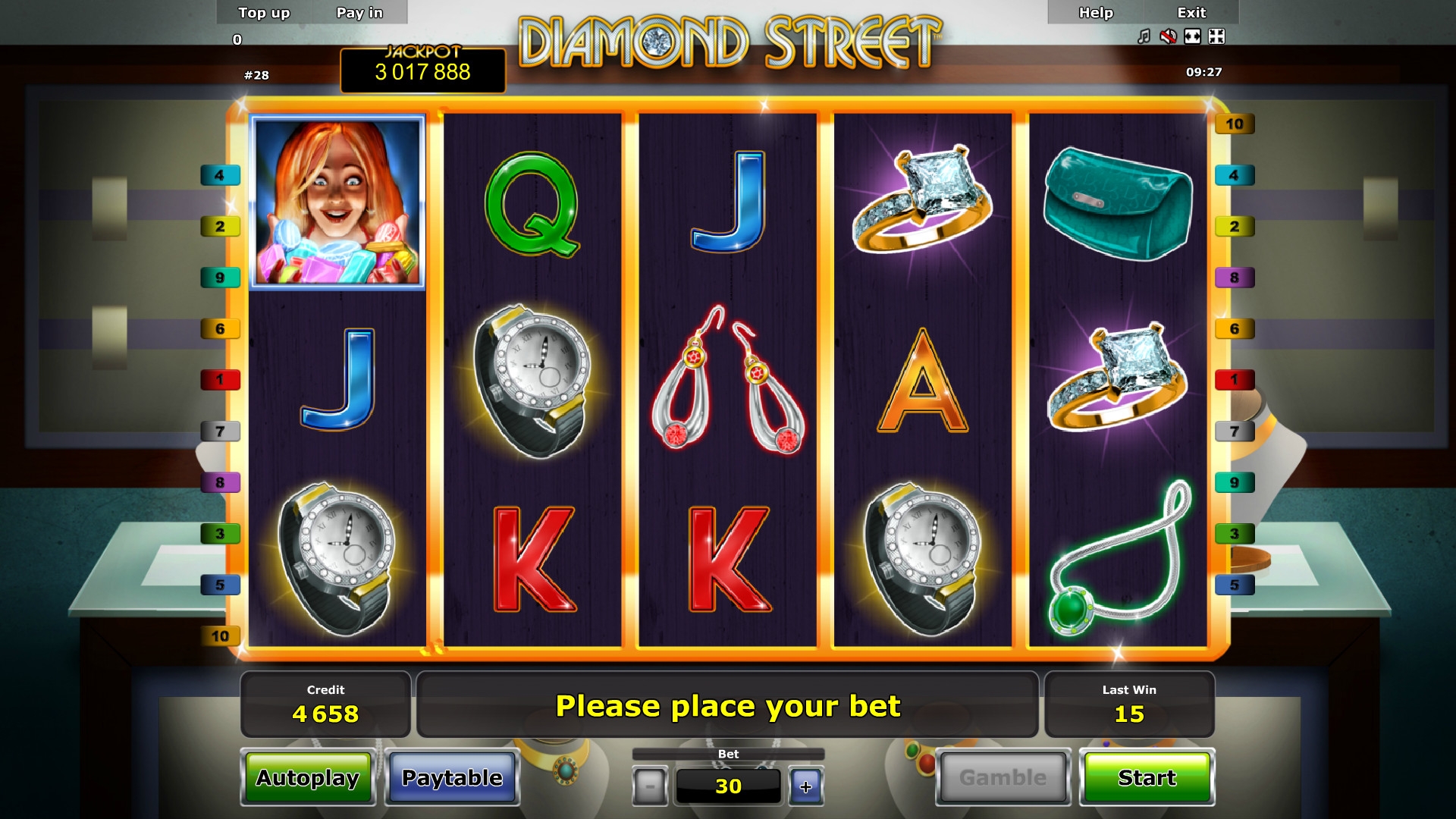This screenshot has height=819, width=1456.
Task: Open the Top up menu
Action: point(264,13)
